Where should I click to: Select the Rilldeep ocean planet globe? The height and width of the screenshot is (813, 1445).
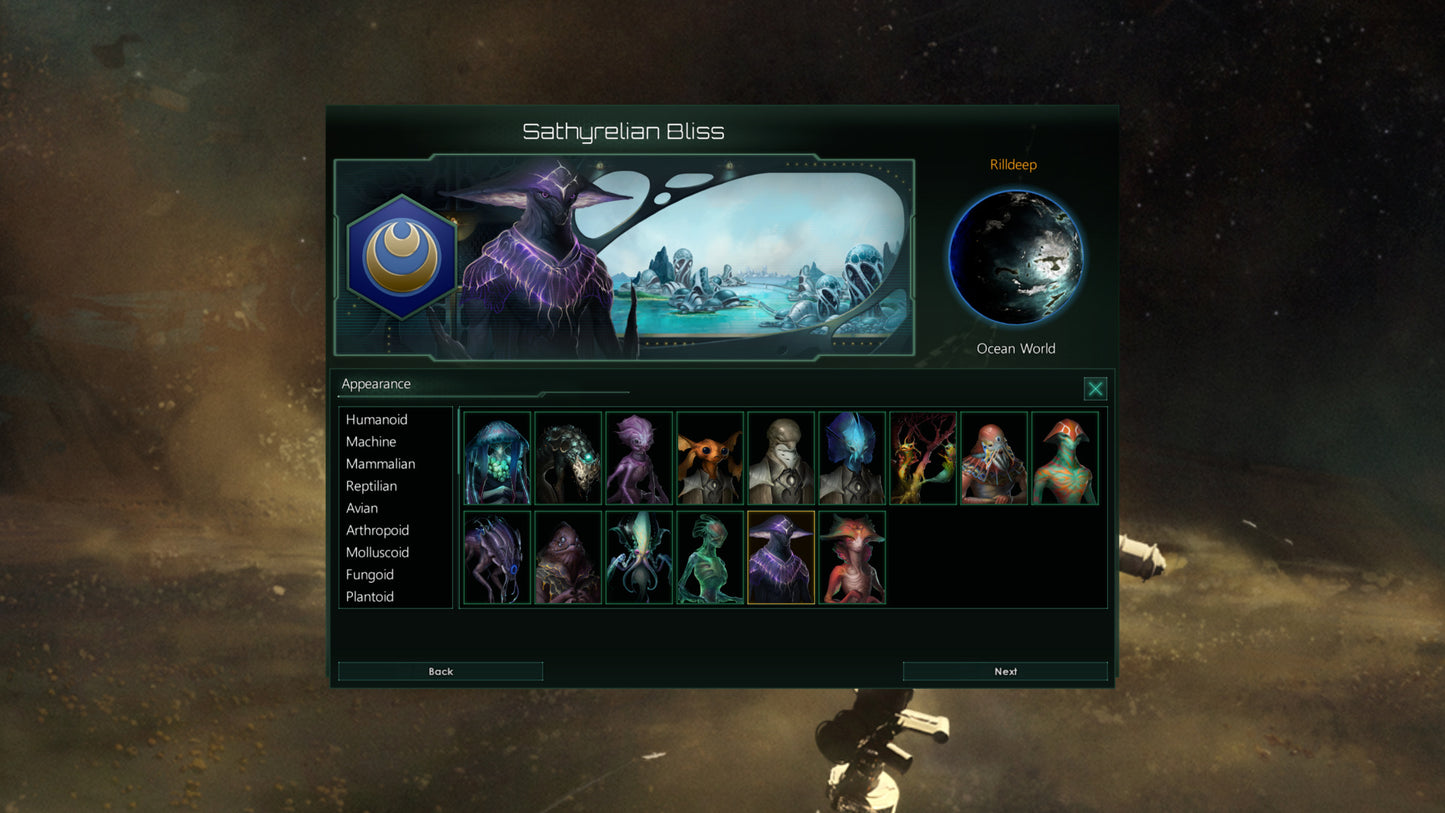pyautogui.click(x=1015, y=257)
